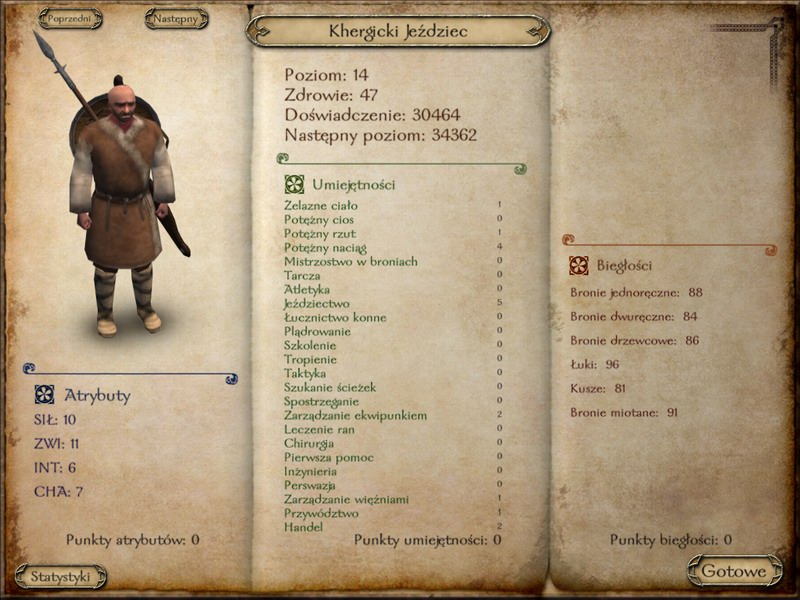Go to the Poprzedni (previous) character
800x600 pixels.
click(x=70, y=18)
